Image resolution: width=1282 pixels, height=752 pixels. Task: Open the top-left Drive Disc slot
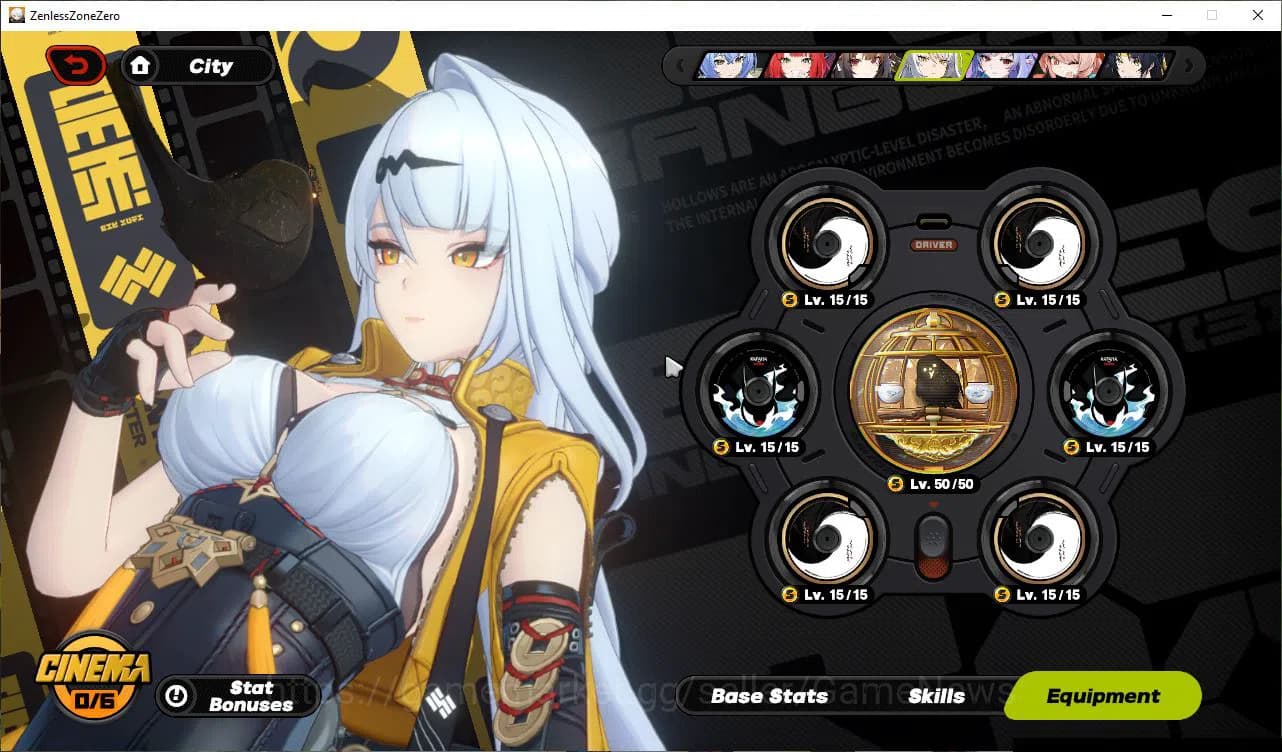tap(827, 240)
